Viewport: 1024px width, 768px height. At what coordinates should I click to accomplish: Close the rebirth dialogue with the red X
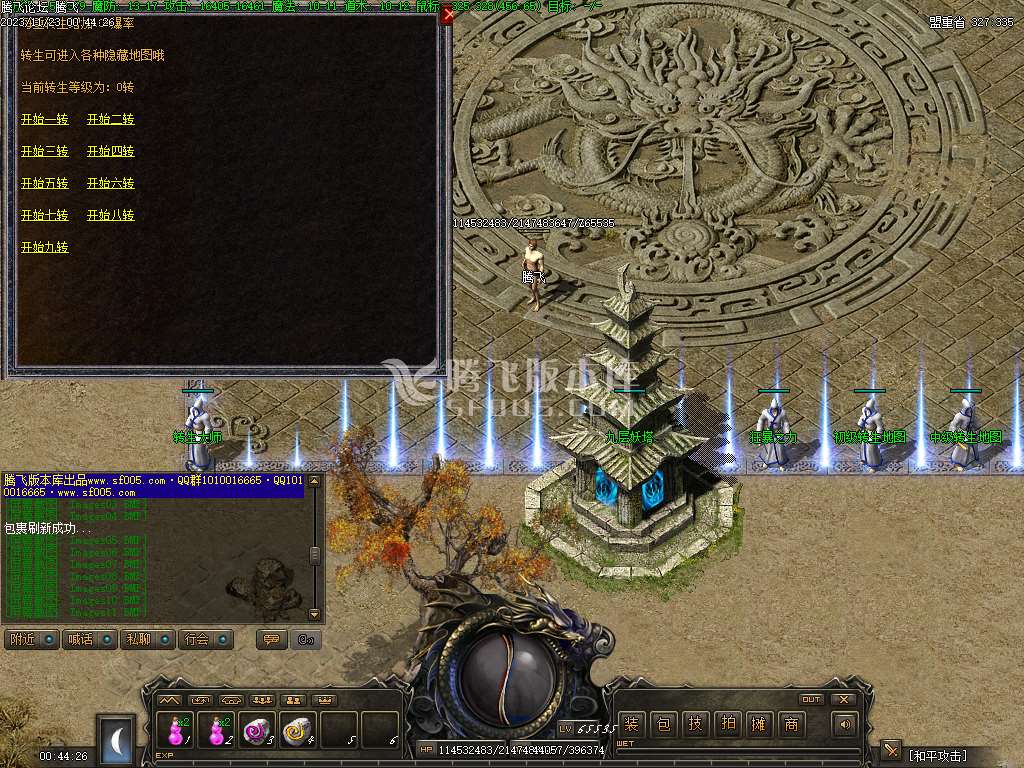coord(448,15)
